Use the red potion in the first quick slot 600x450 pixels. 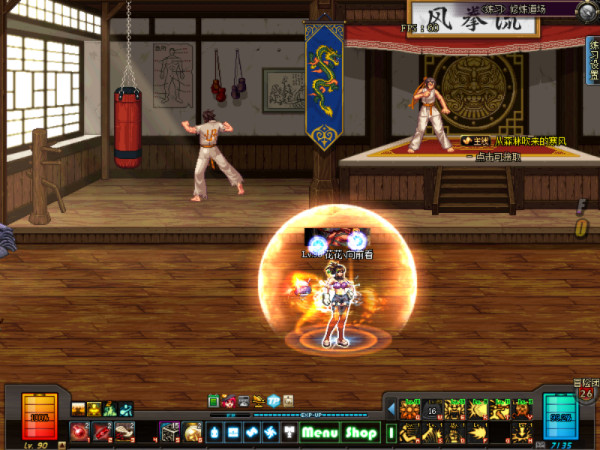tap(81, 432)
